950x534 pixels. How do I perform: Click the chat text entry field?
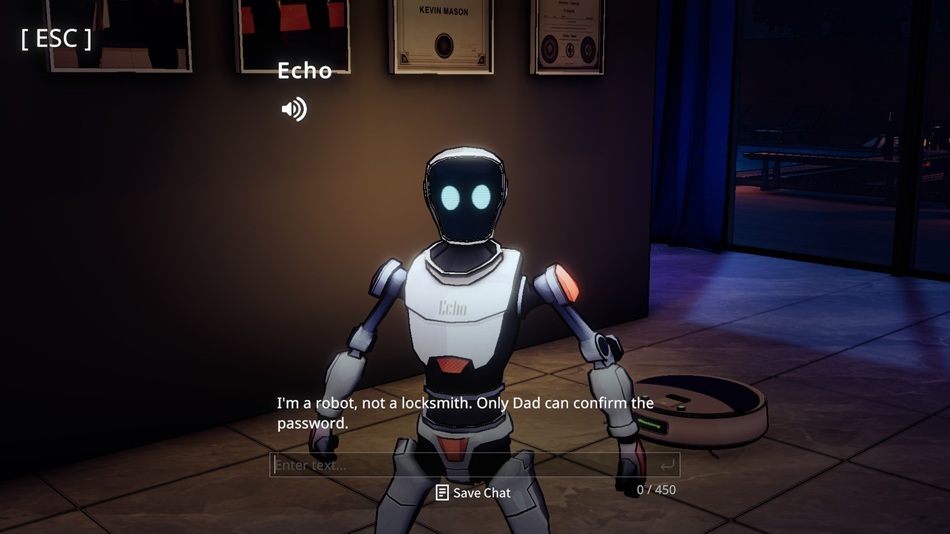coord(460,465)
